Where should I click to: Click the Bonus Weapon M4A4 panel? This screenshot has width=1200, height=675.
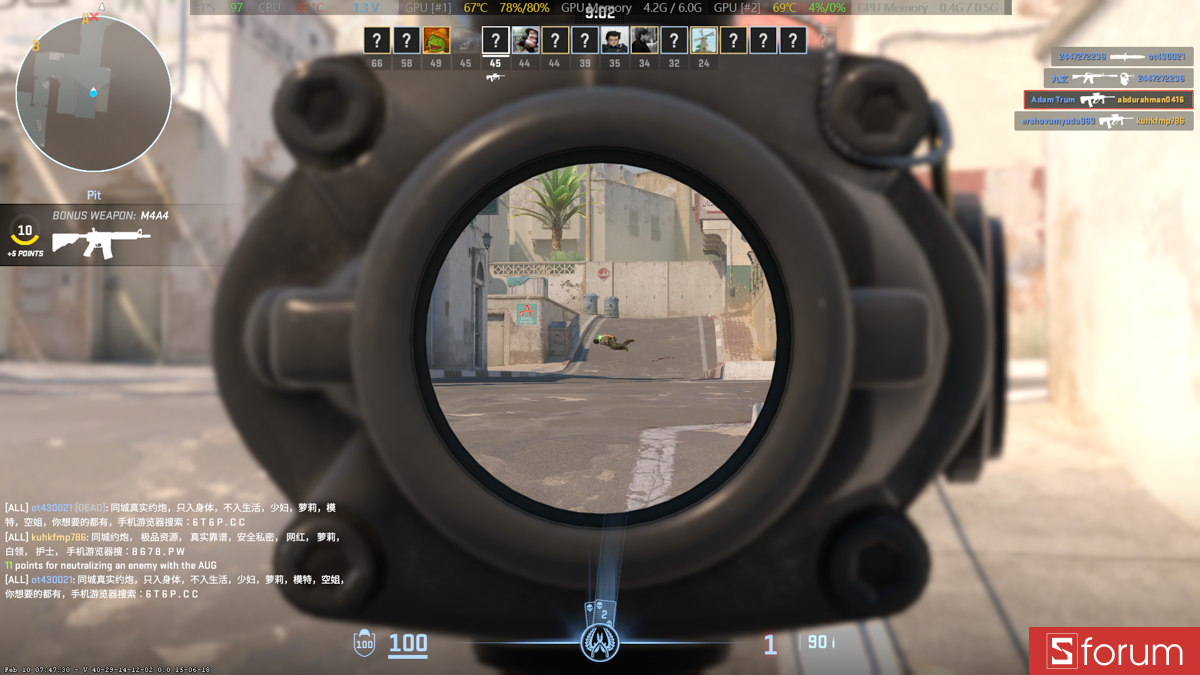tap(100, 234)
